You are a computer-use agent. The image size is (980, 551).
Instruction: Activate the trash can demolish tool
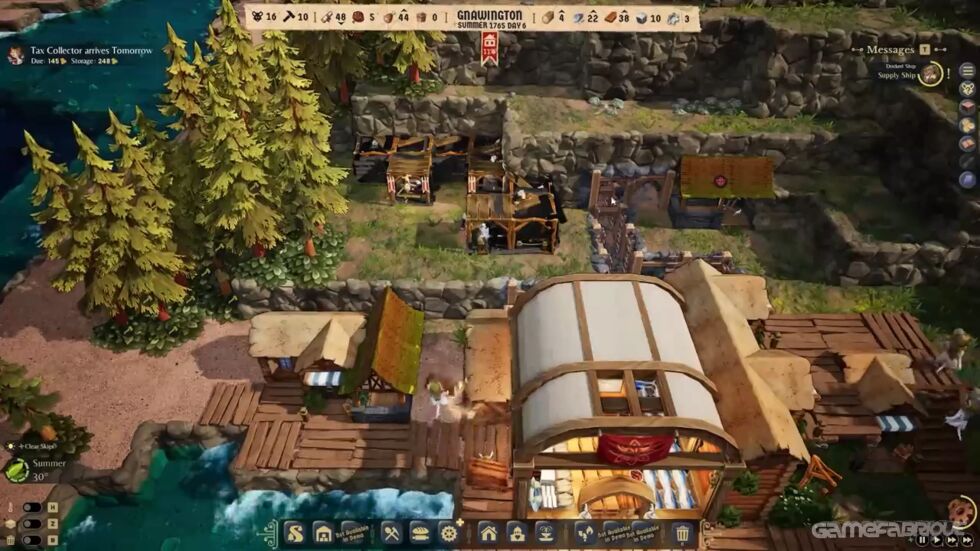tap(682, 533)
